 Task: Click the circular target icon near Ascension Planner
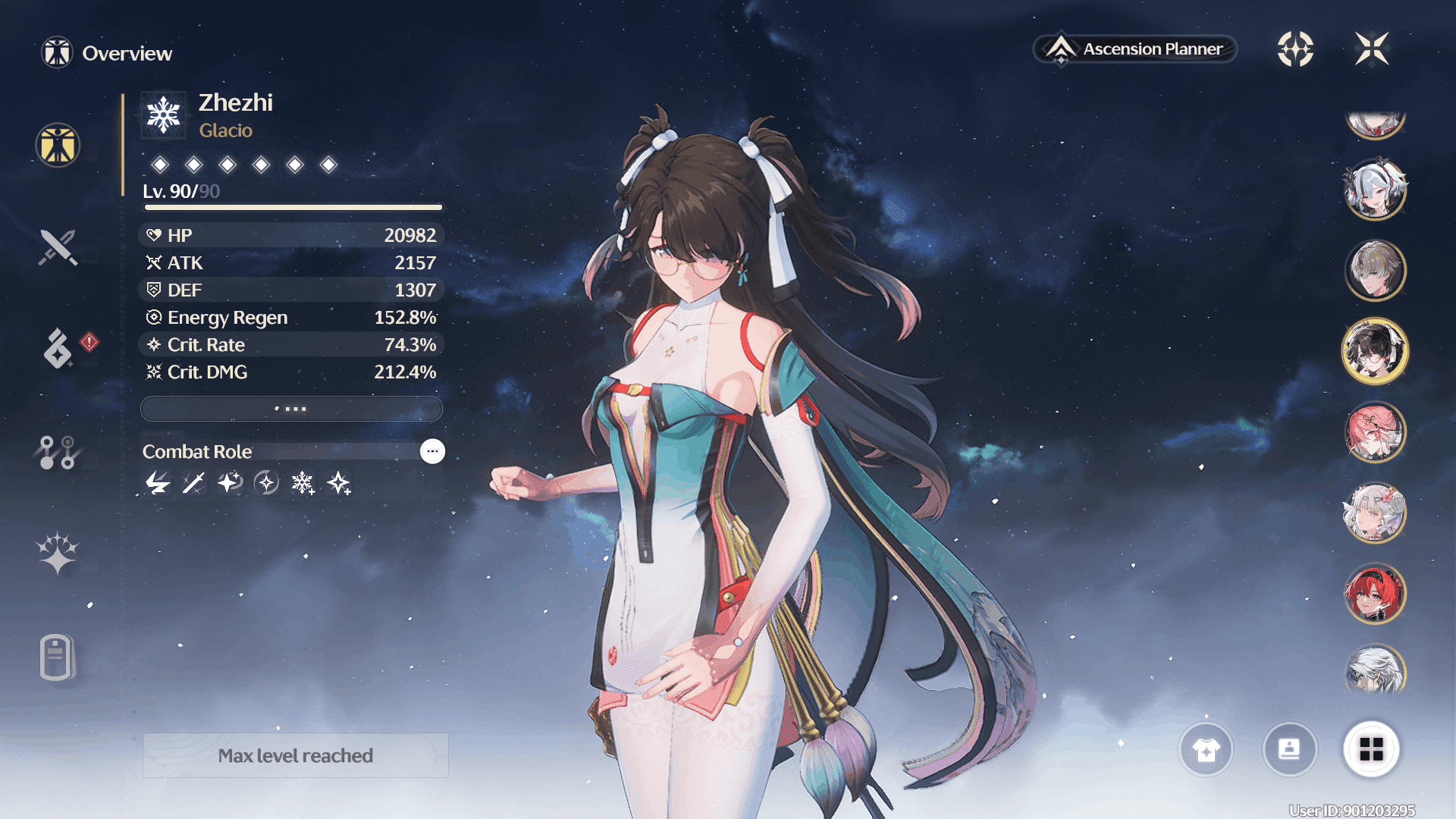1295,49
